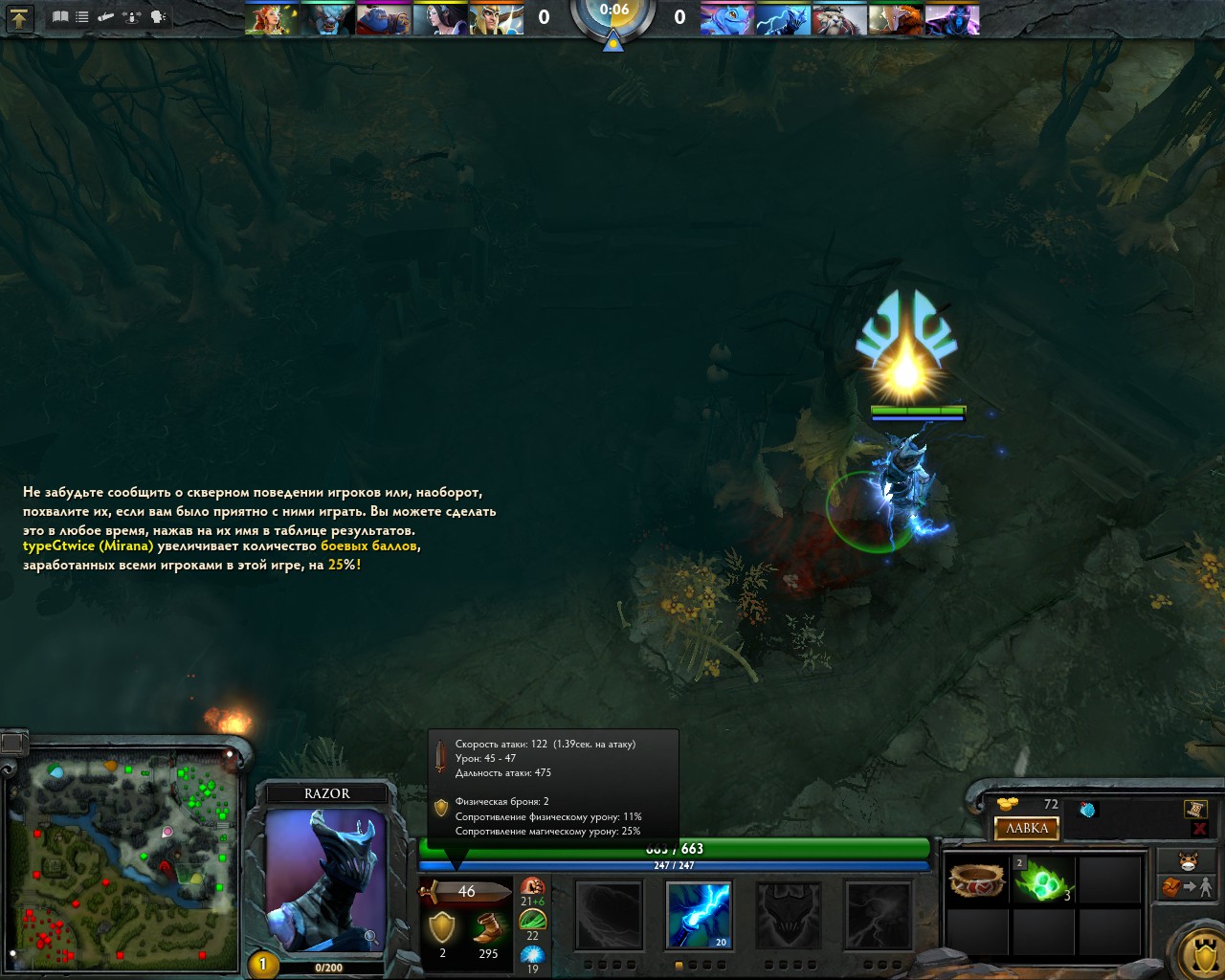Open the ЛАВКА shop button
1225x980 pixels.
pos(1027,828)
